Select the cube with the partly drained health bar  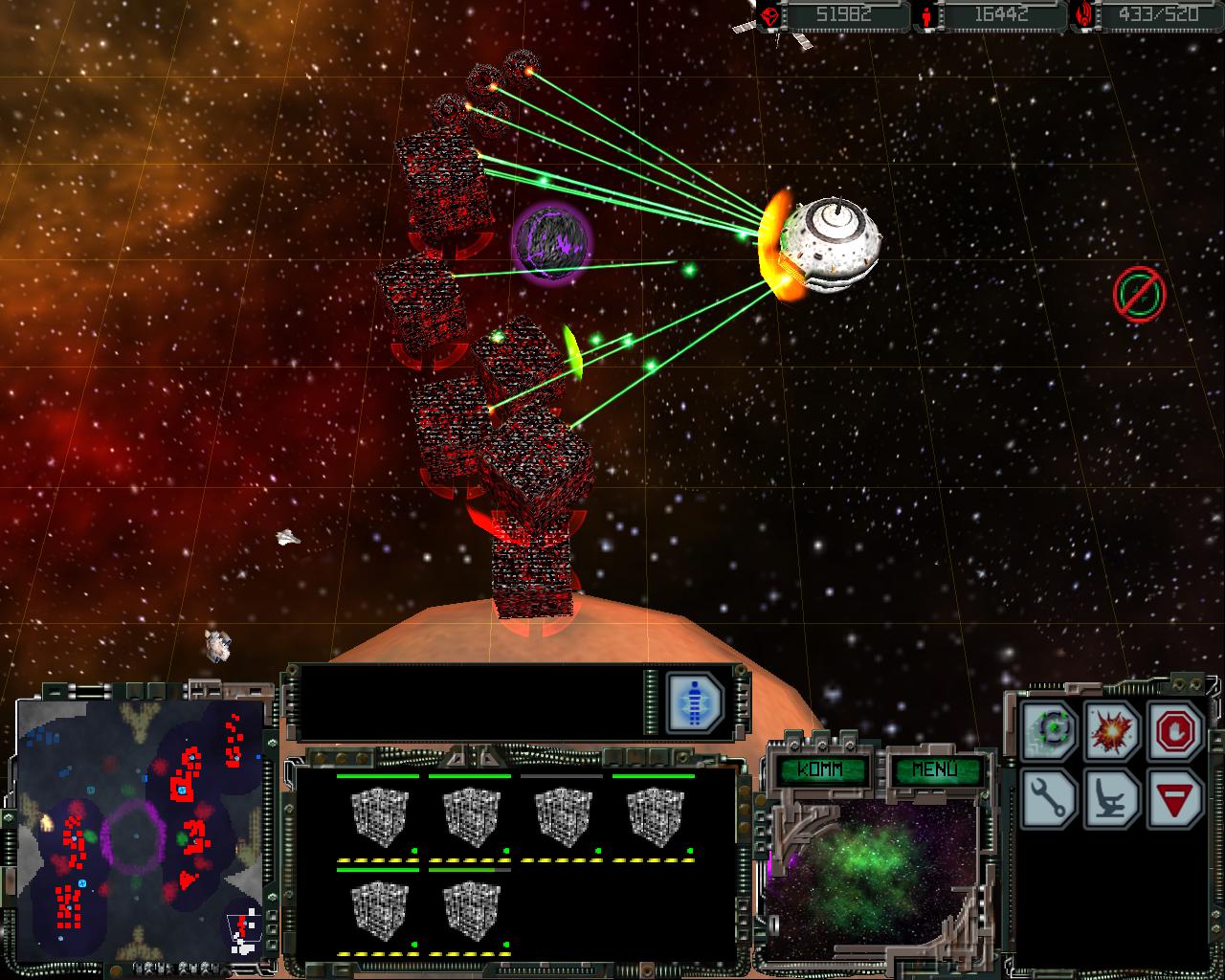[x=469, y=909]
